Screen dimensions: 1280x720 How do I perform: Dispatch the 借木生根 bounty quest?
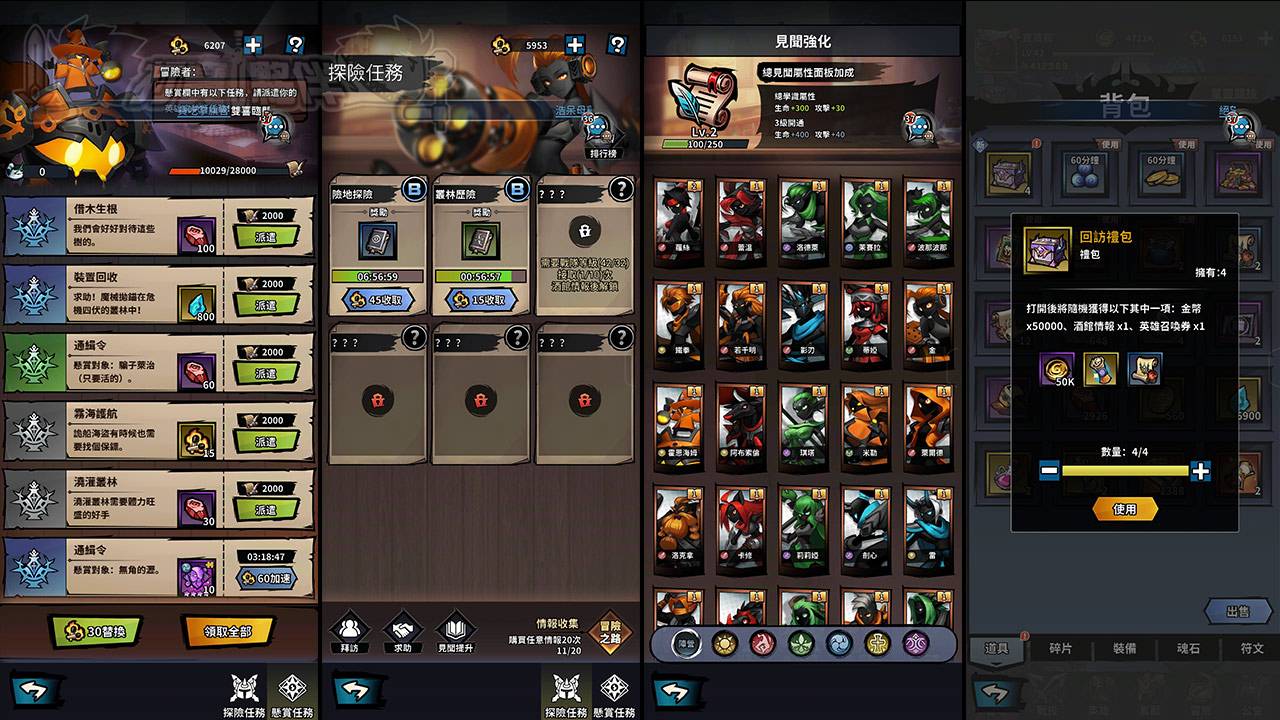pos(265,237)
